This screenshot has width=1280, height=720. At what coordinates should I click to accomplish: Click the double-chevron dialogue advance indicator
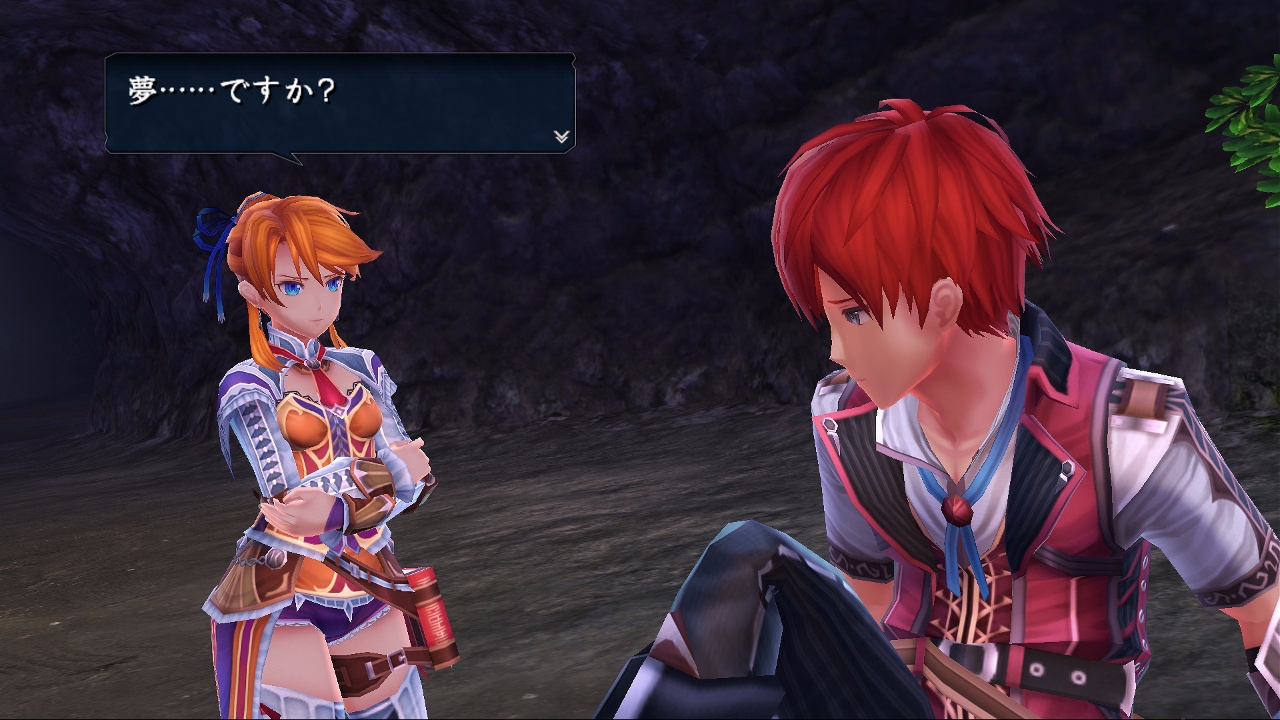click(561, 137)
